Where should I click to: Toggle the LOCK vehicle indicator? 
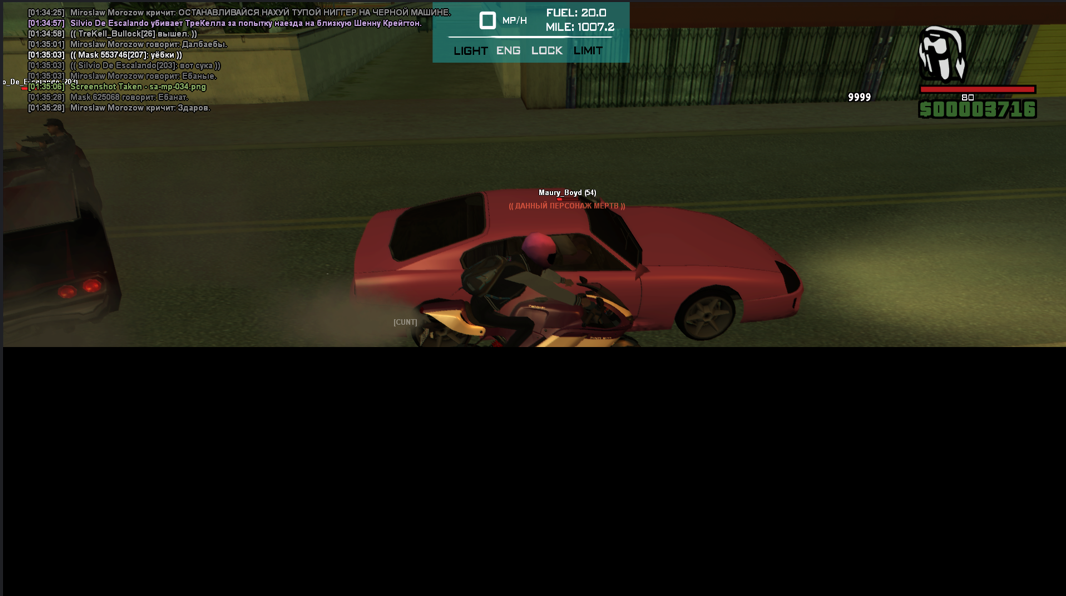[547, 51]
